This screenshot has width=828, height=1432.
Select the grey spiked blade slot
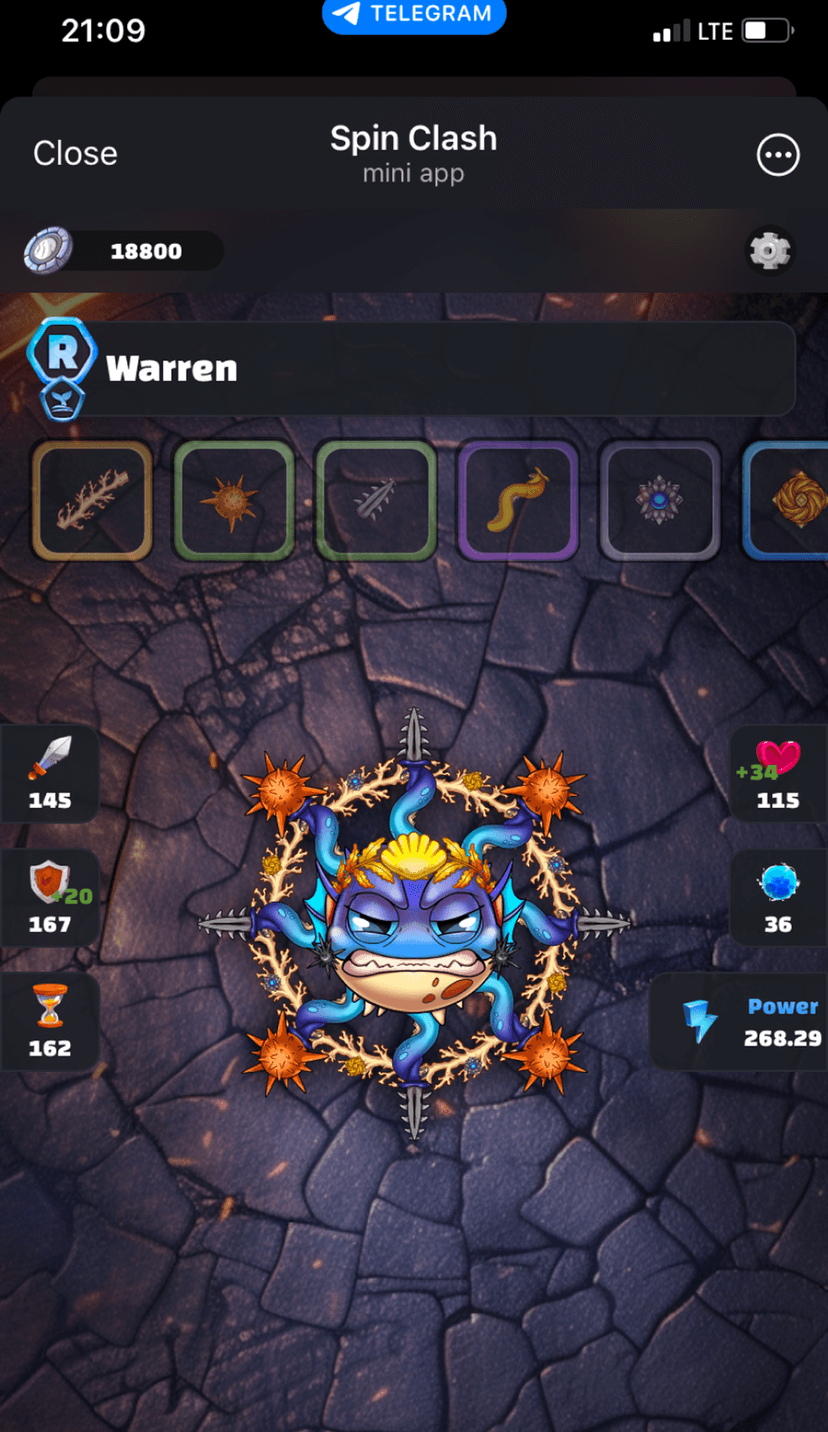pos(376,500)
